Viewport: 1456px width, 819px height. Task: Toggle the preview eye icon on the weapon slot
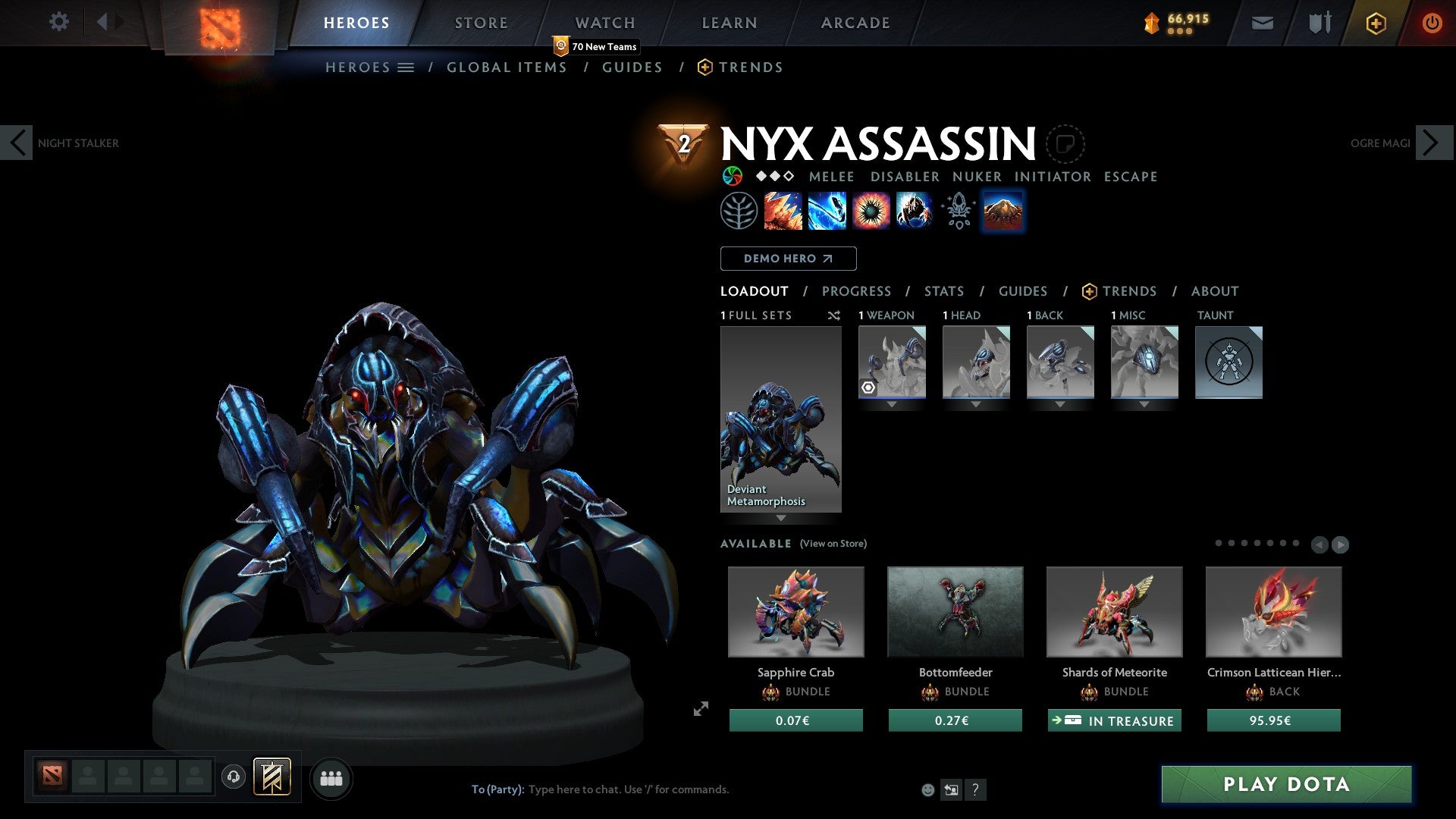868,388
